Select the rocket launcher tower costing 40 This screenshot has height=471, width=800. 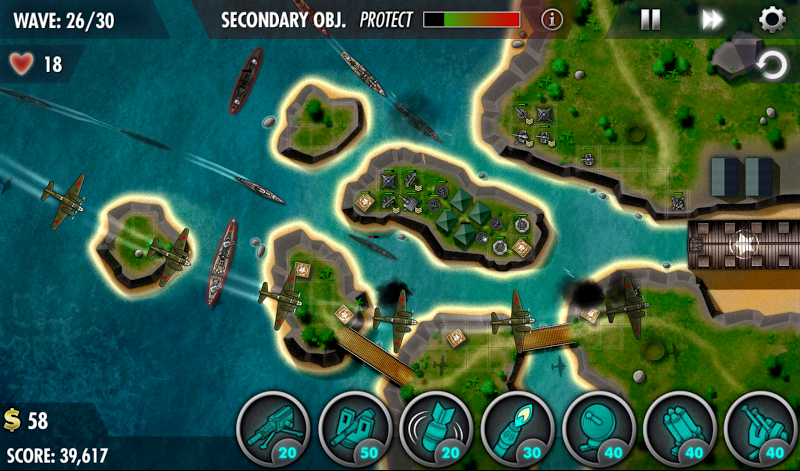(x=679, y=430)
